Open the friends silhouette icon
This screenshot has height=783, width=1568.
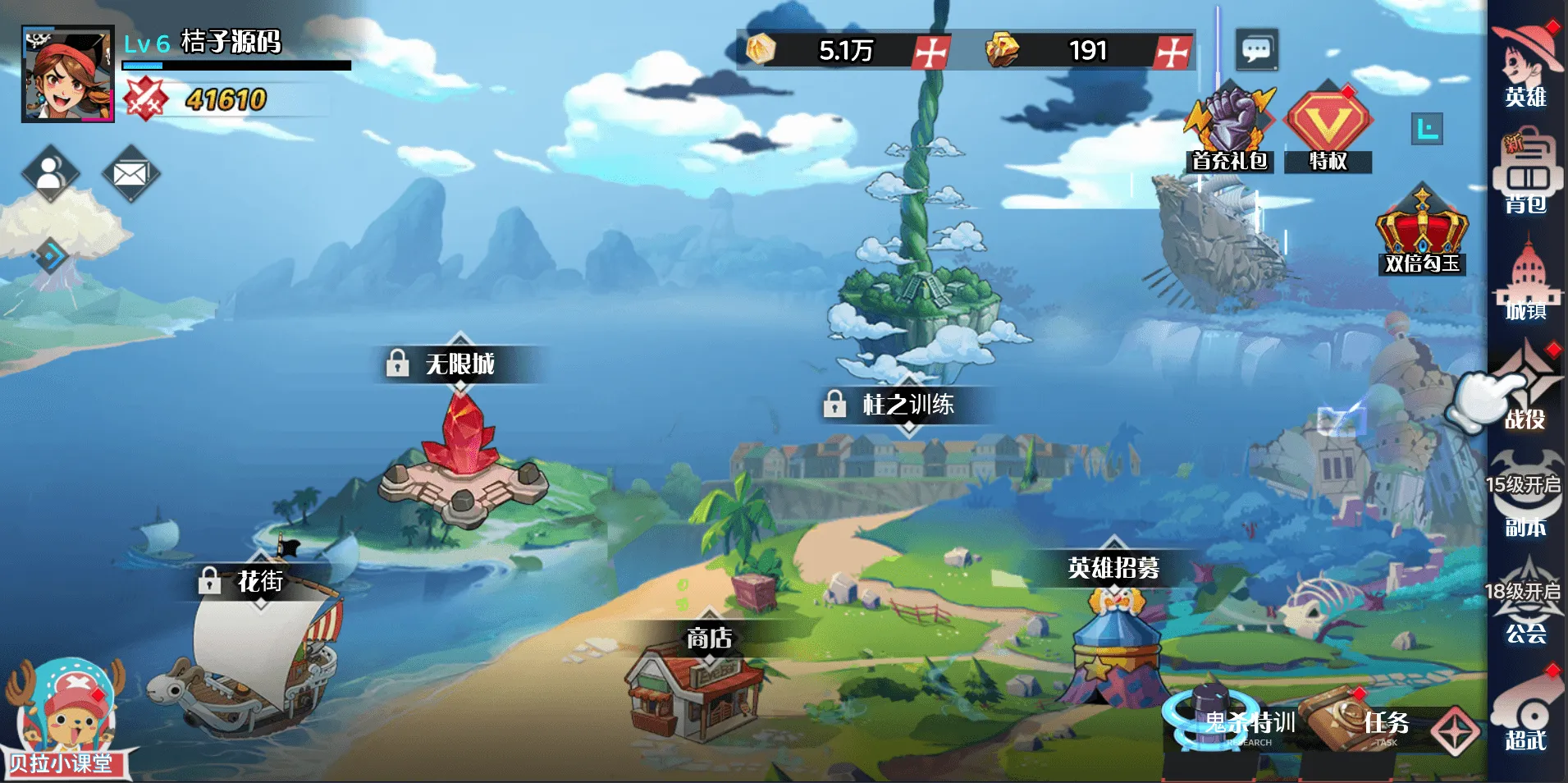[50, 173]
